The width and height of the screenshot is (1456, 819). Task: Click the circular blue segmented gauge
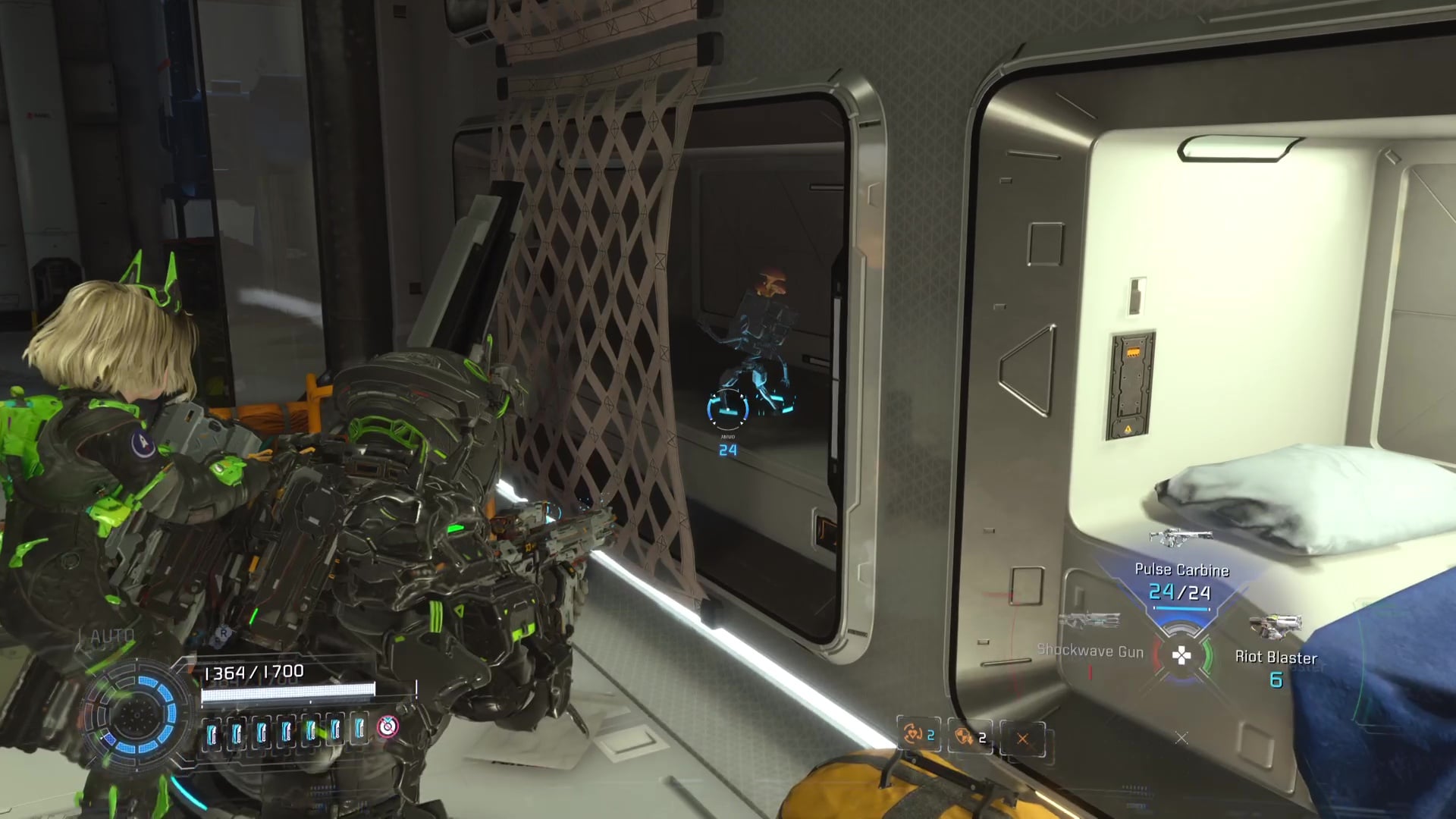coord(136,713)
